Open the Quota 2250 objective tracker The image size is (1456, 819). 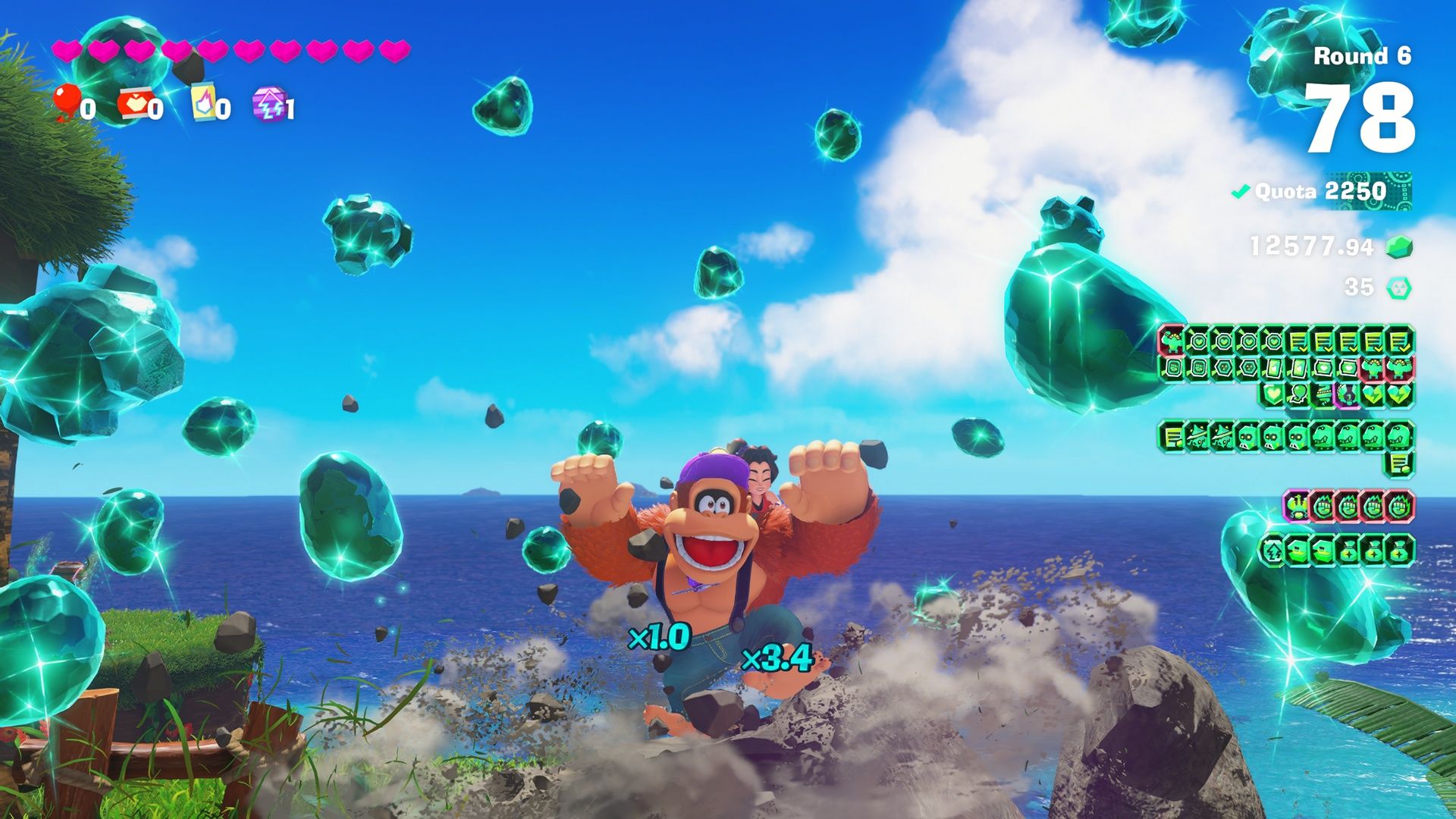tap(1323, 191)
